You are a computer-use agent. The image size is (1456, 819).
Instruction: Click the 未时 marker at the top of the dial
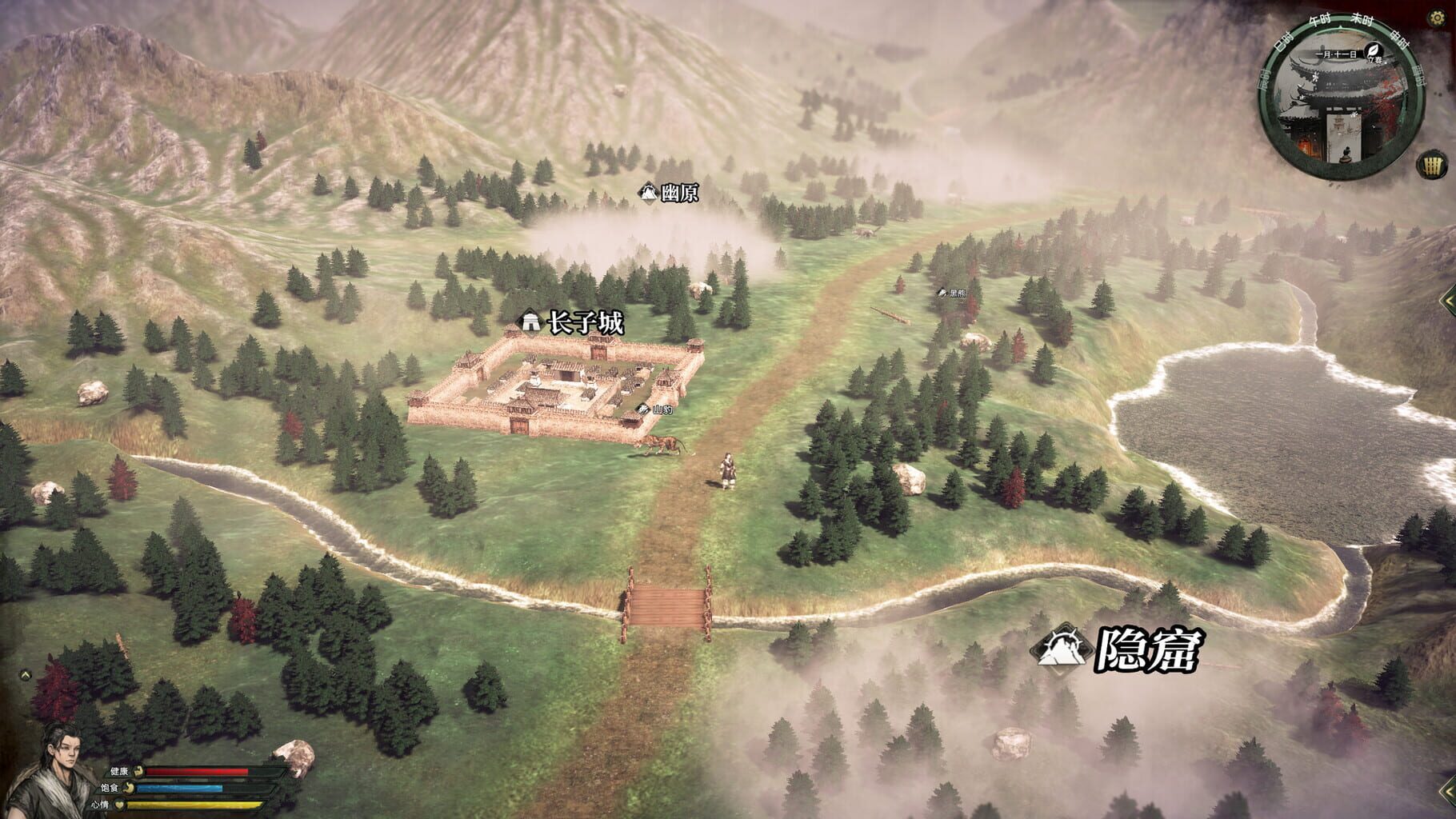1362,20
